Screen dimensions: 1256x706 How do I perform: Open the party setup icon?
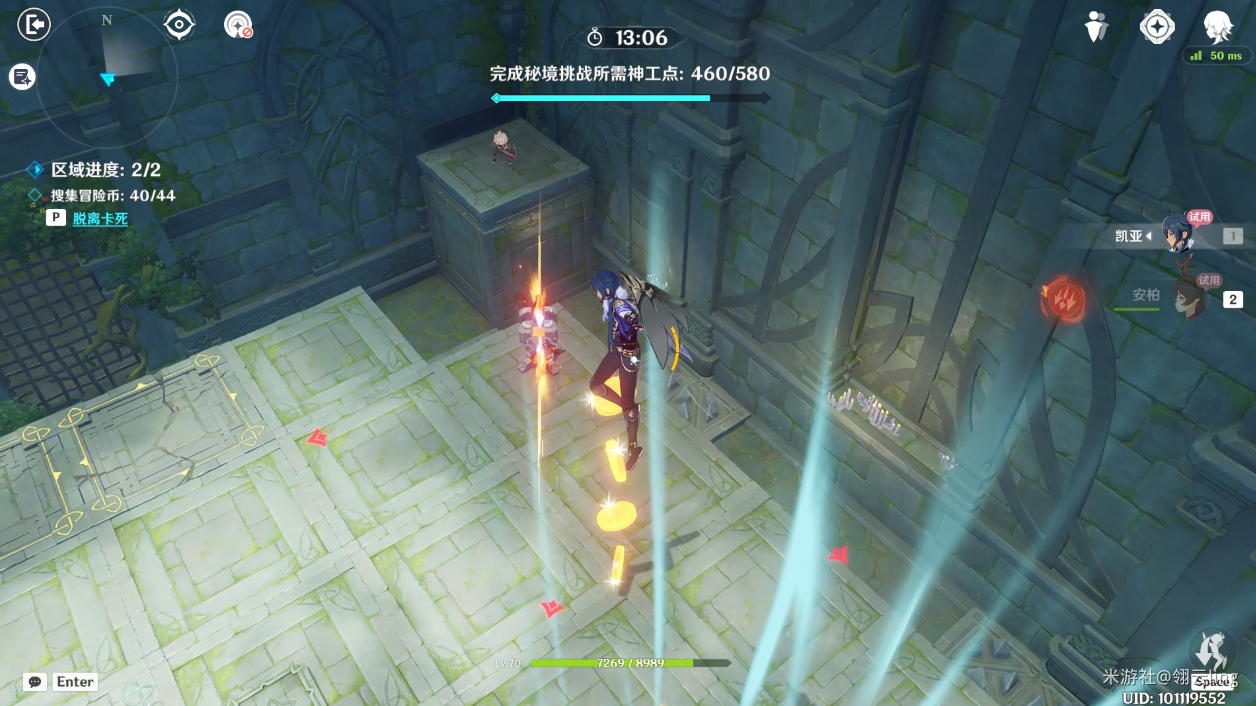click(x=1097, y=27)
